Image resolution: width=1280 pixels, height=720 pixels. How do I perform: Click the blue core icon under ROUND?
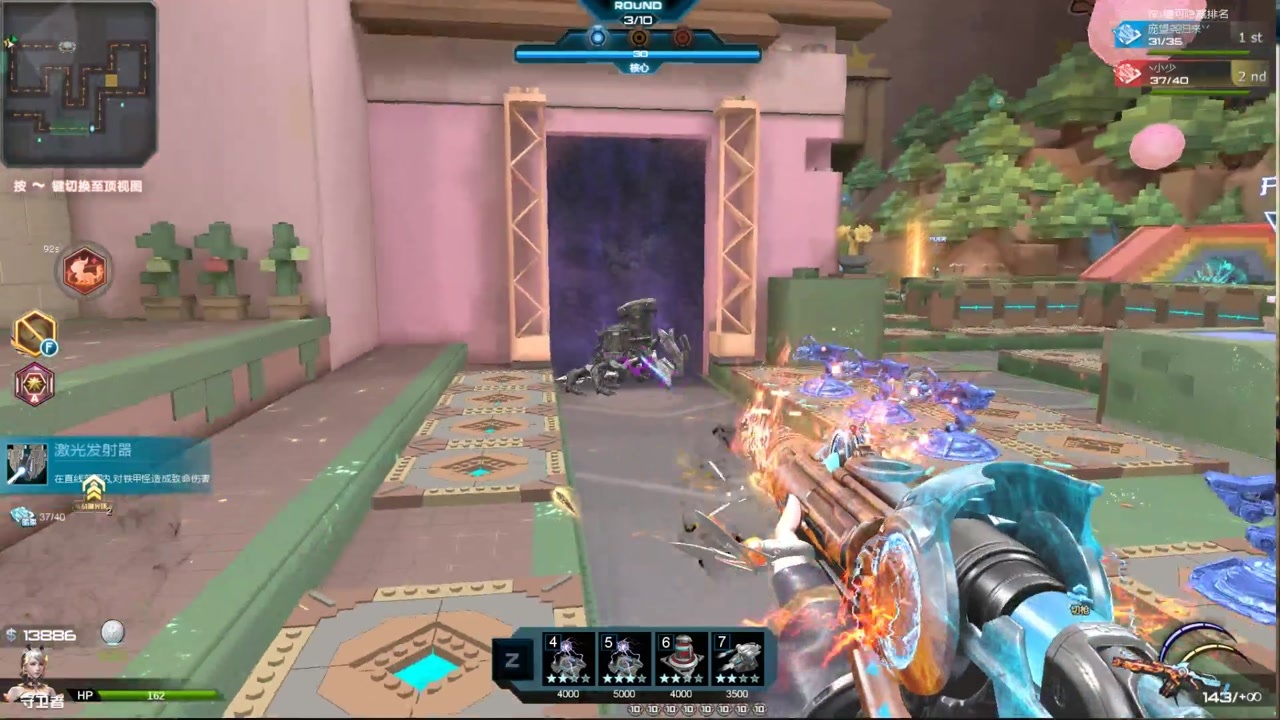(x=597, y=38)
